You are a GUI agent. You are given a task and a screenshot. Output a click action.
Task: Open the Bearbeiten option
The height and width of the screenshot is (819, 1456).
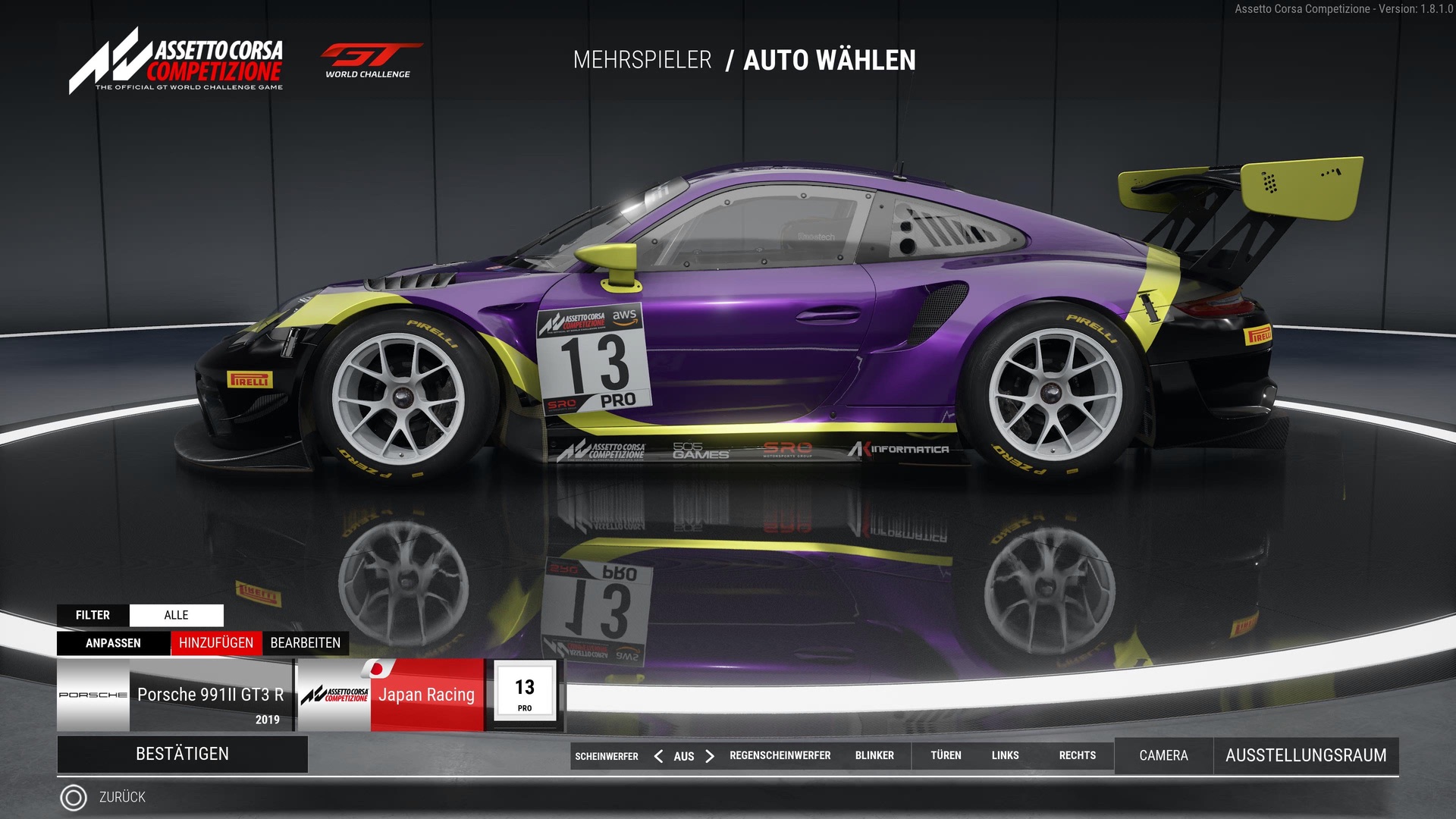coord(305,643)
